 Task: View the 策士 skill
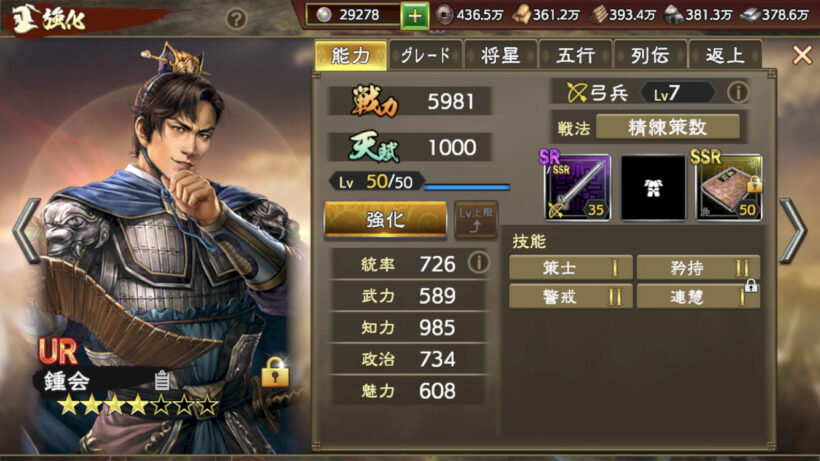pos(570,267)
